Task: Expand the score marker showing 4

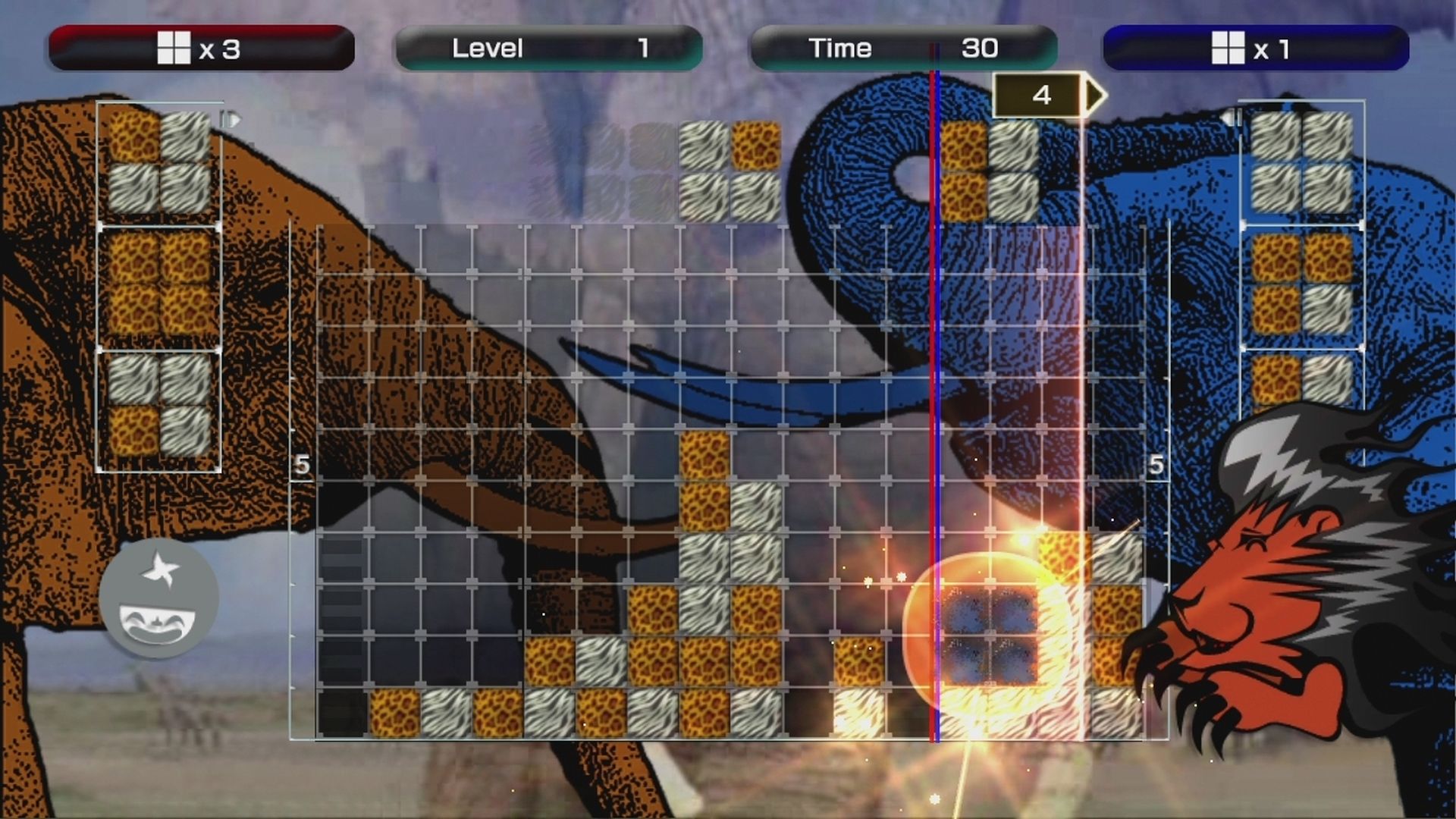Action: (x=1043, y=95)
